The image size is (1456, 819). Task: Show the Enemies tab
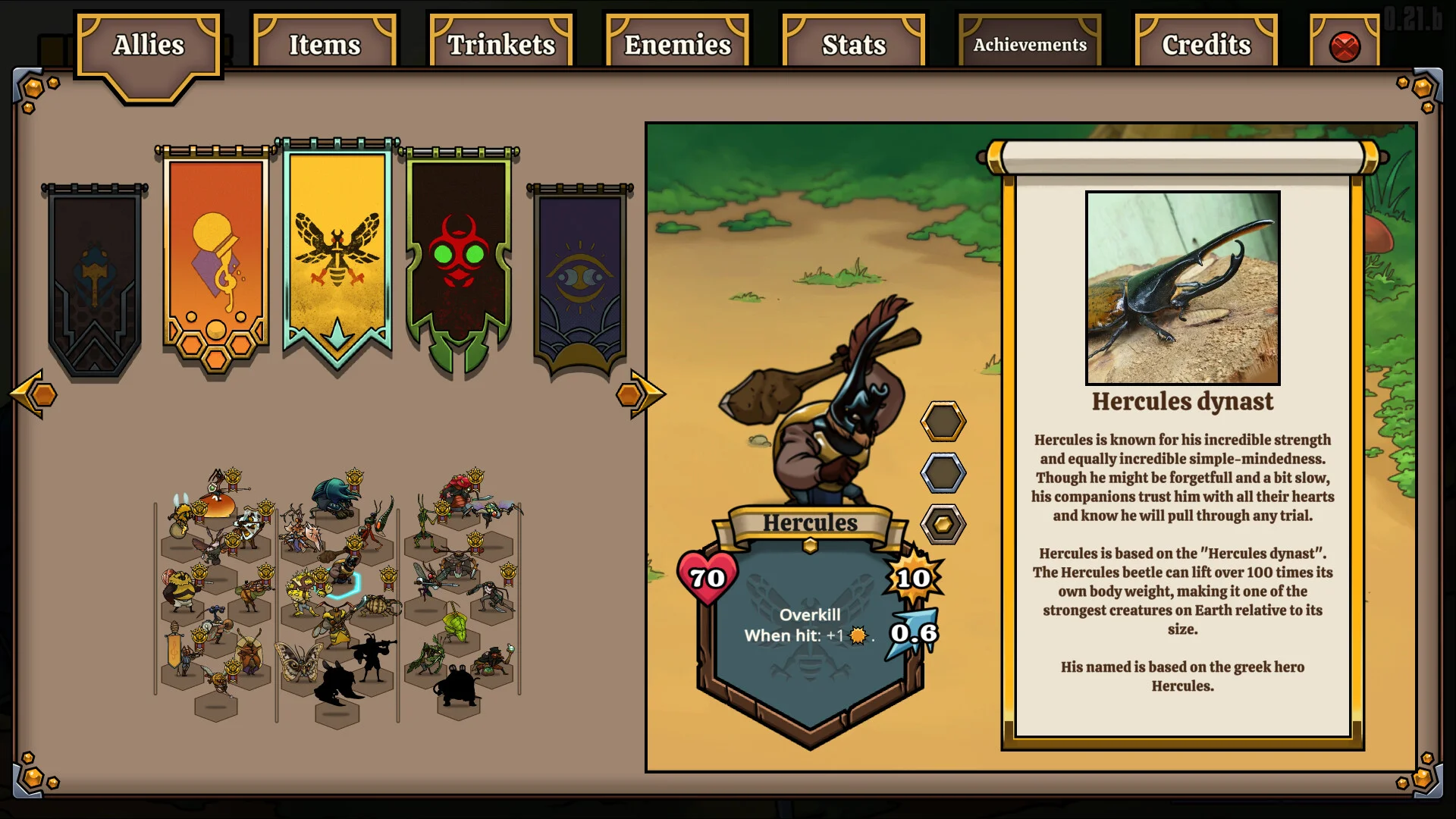(677, 45)
